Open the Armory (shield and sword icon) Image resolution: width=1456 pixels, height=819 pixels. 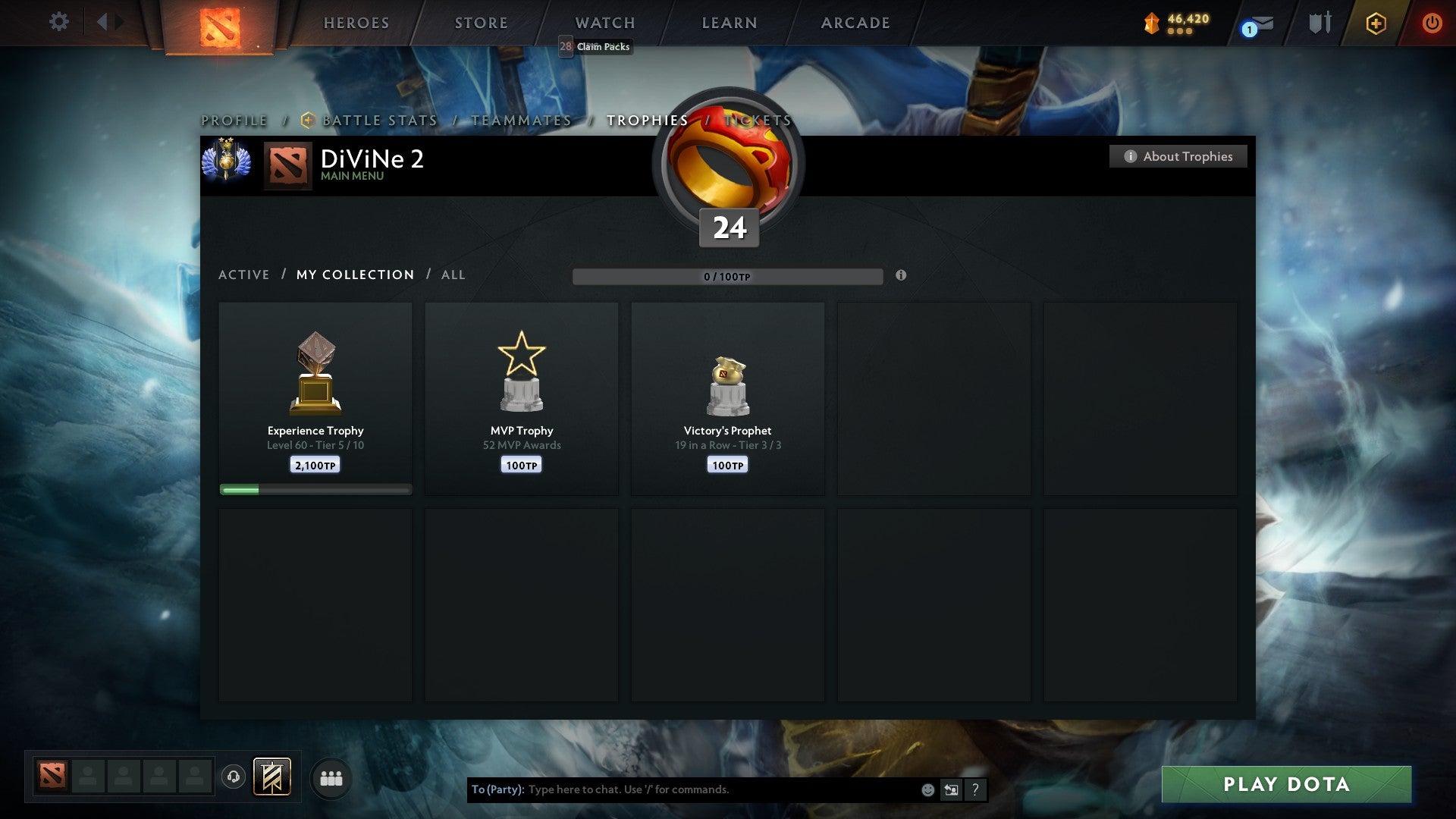click(1319, 22)
